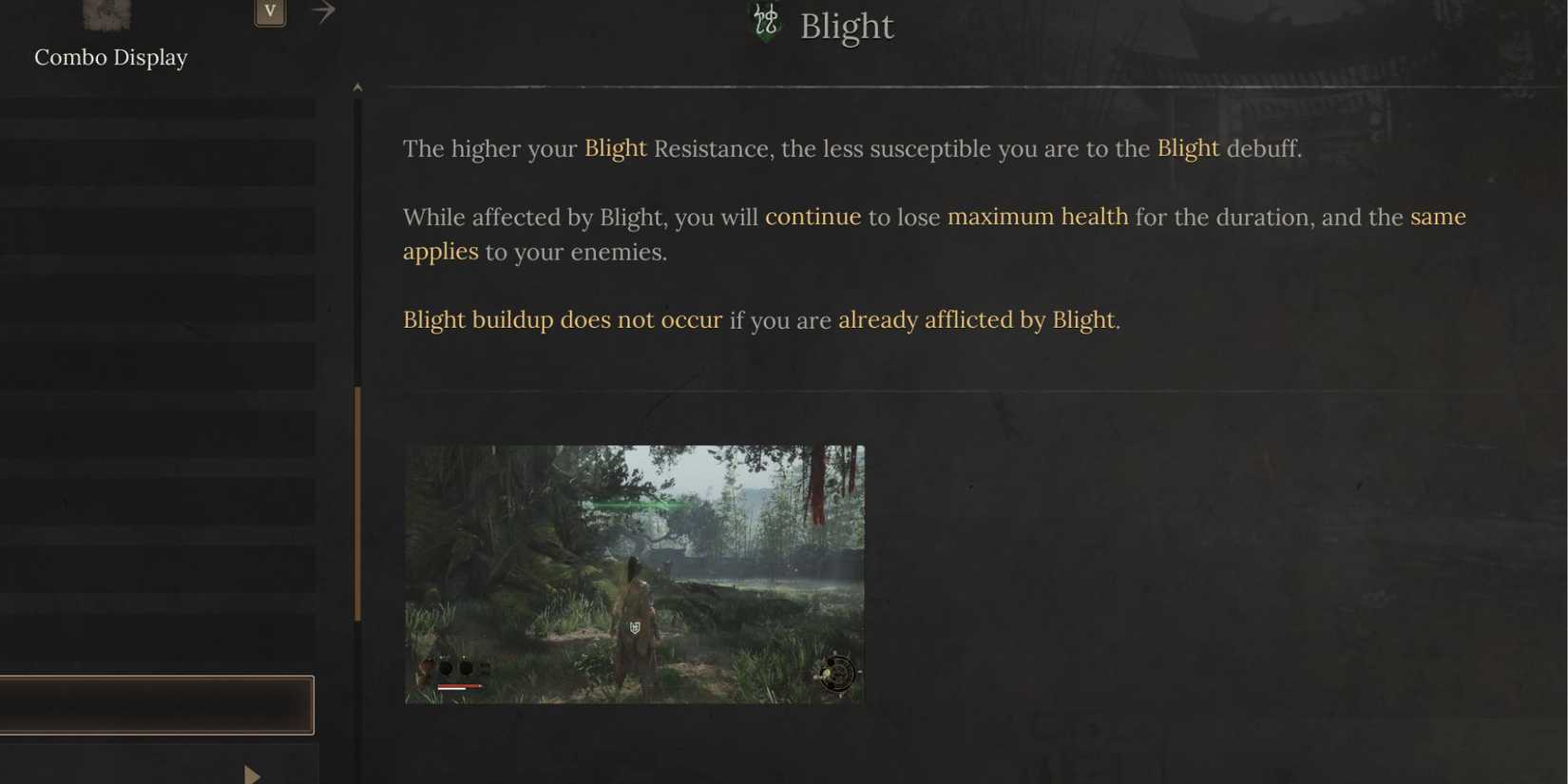Expand the list using the up chevron

coord(358,86)
